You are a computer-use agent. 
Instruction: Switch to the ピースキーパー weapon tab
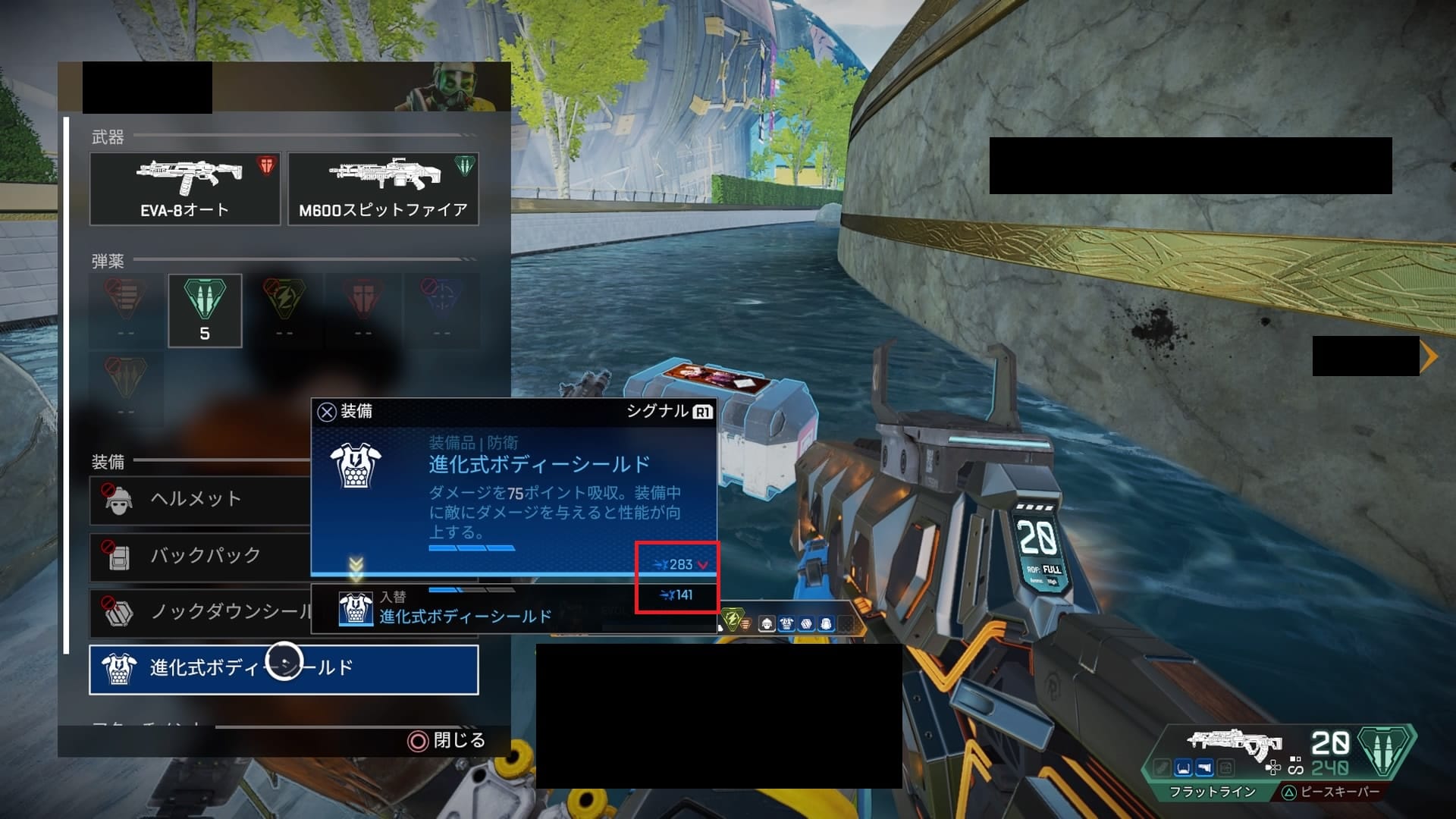click(1331, 792)
